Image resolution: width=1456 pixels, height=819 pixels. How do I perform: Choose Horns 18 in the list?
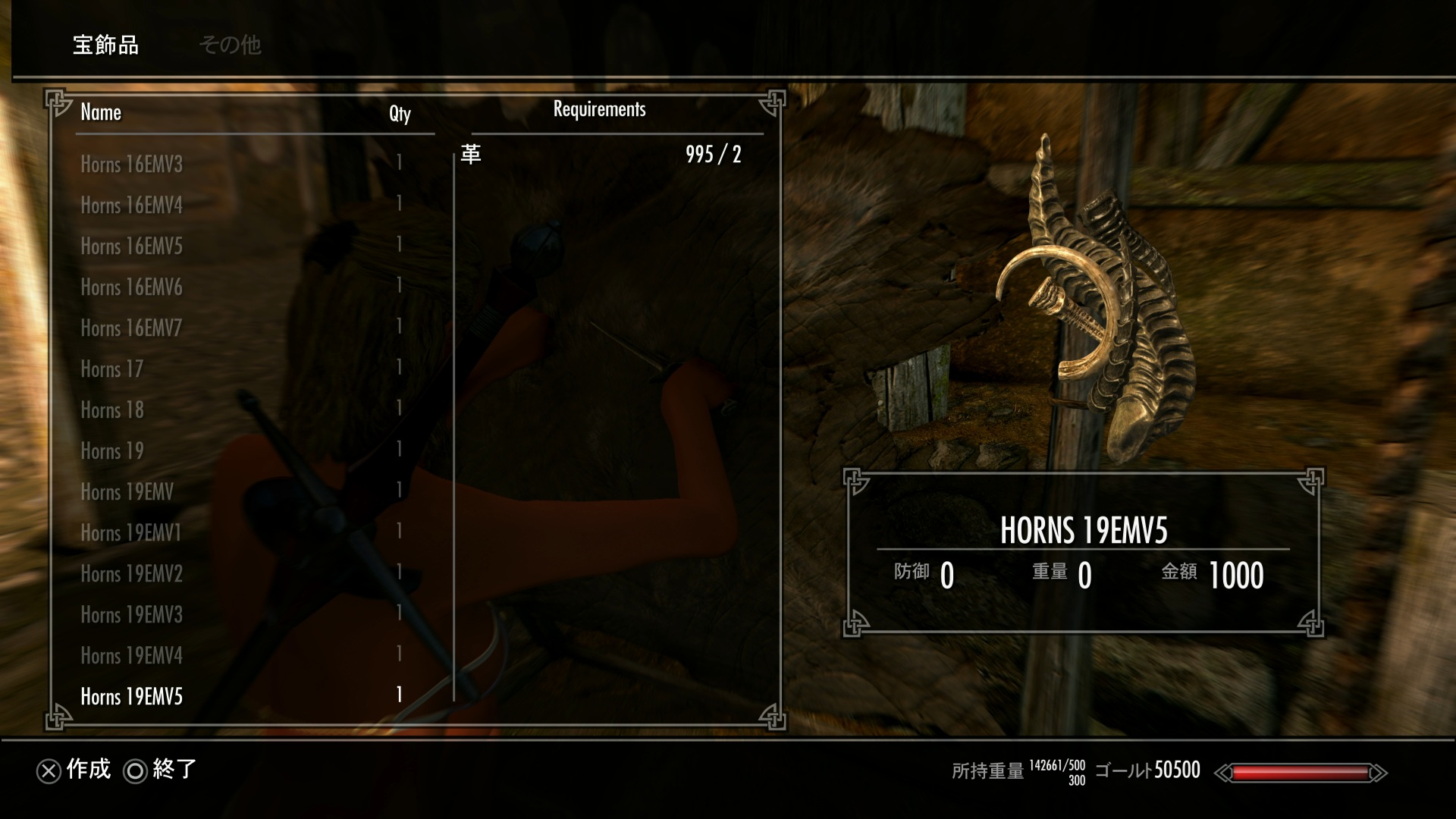click(x=112, y=409)
